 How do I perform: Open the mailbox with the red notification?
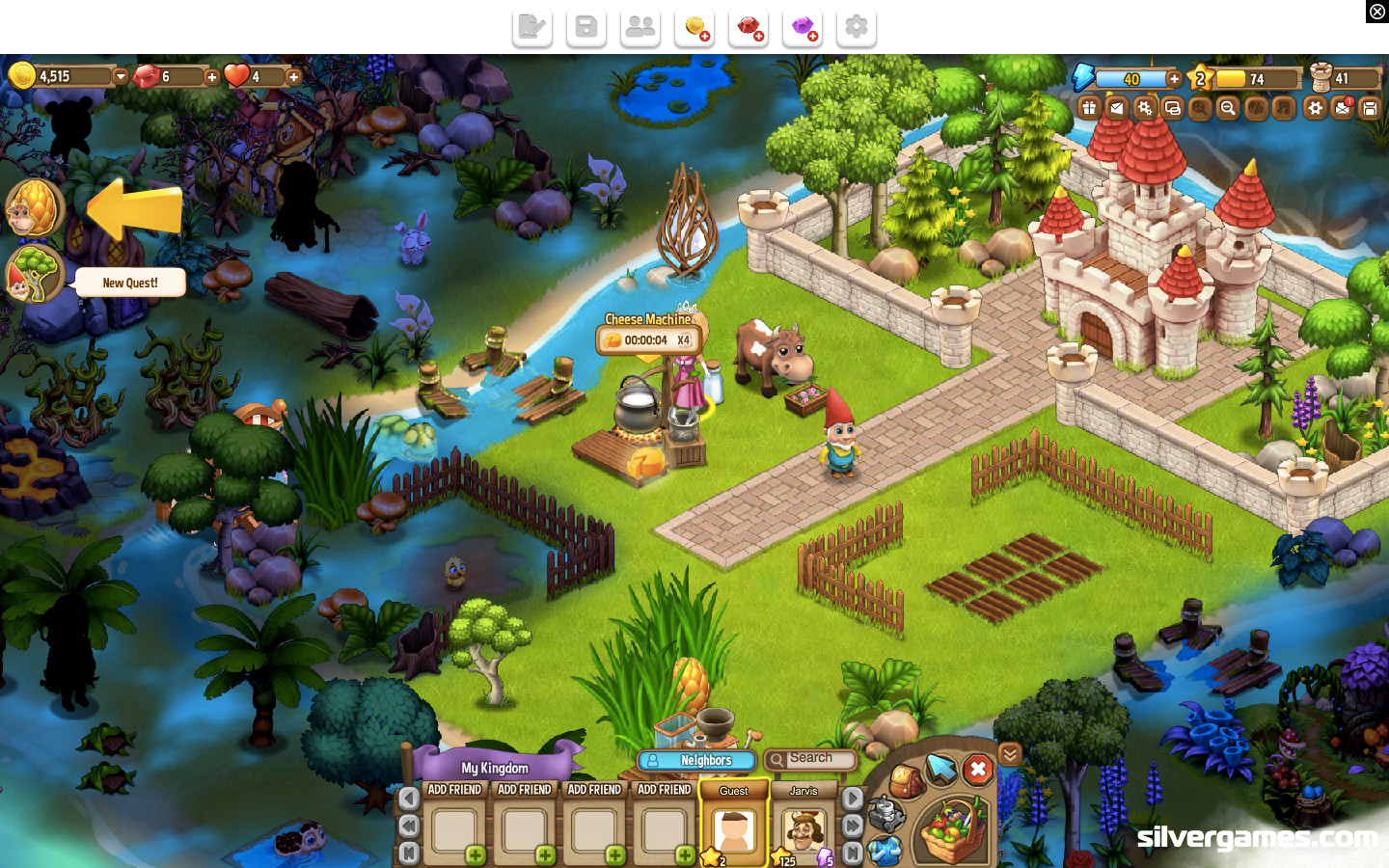[1343, 108]
